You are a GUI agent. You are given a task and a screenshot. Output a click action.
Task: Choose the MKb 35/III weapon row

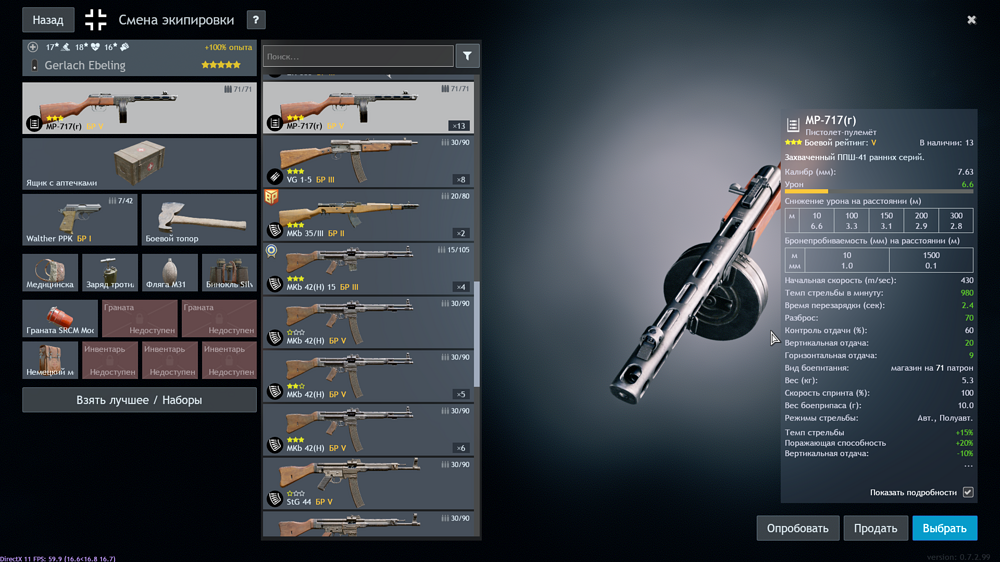[x=367, y=215]
